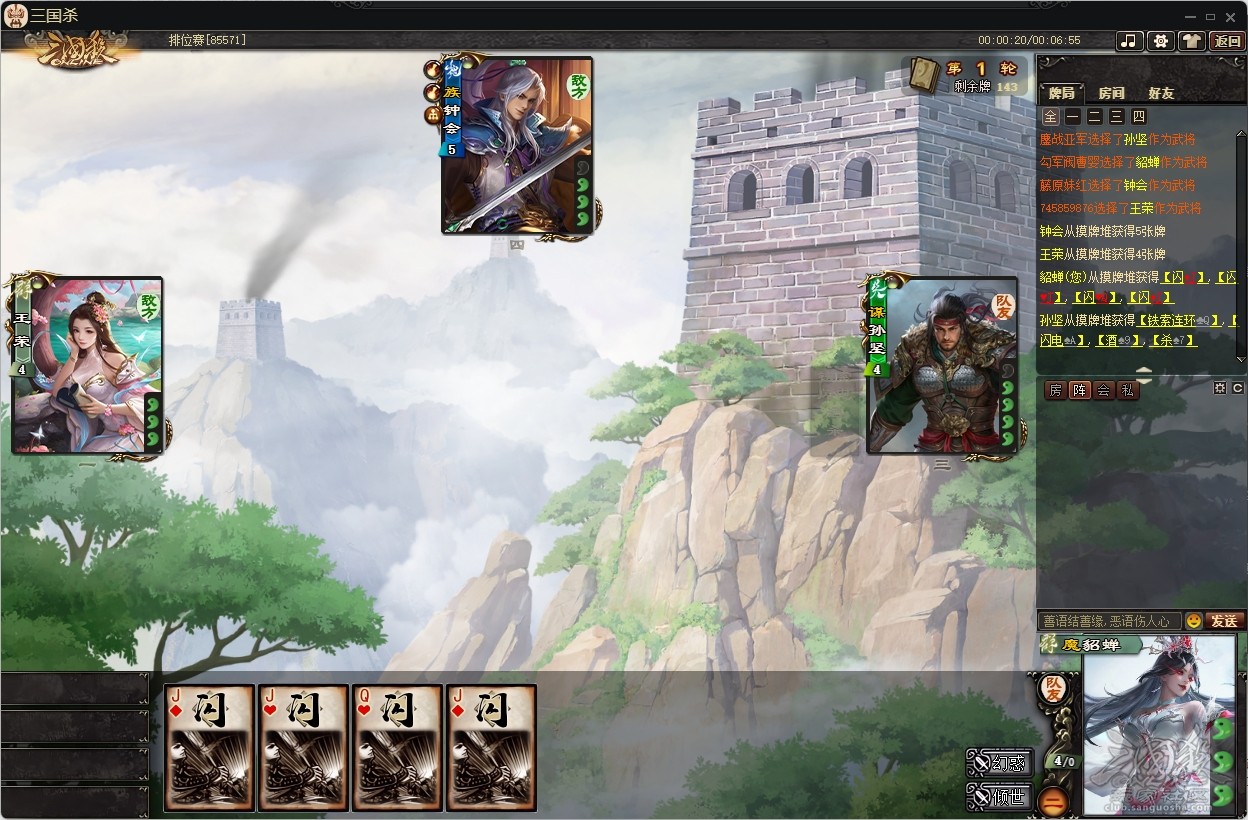Select the 私 private chat channel
The height and width of the screenshot is (820, 1248).
tap(1127, 391)
